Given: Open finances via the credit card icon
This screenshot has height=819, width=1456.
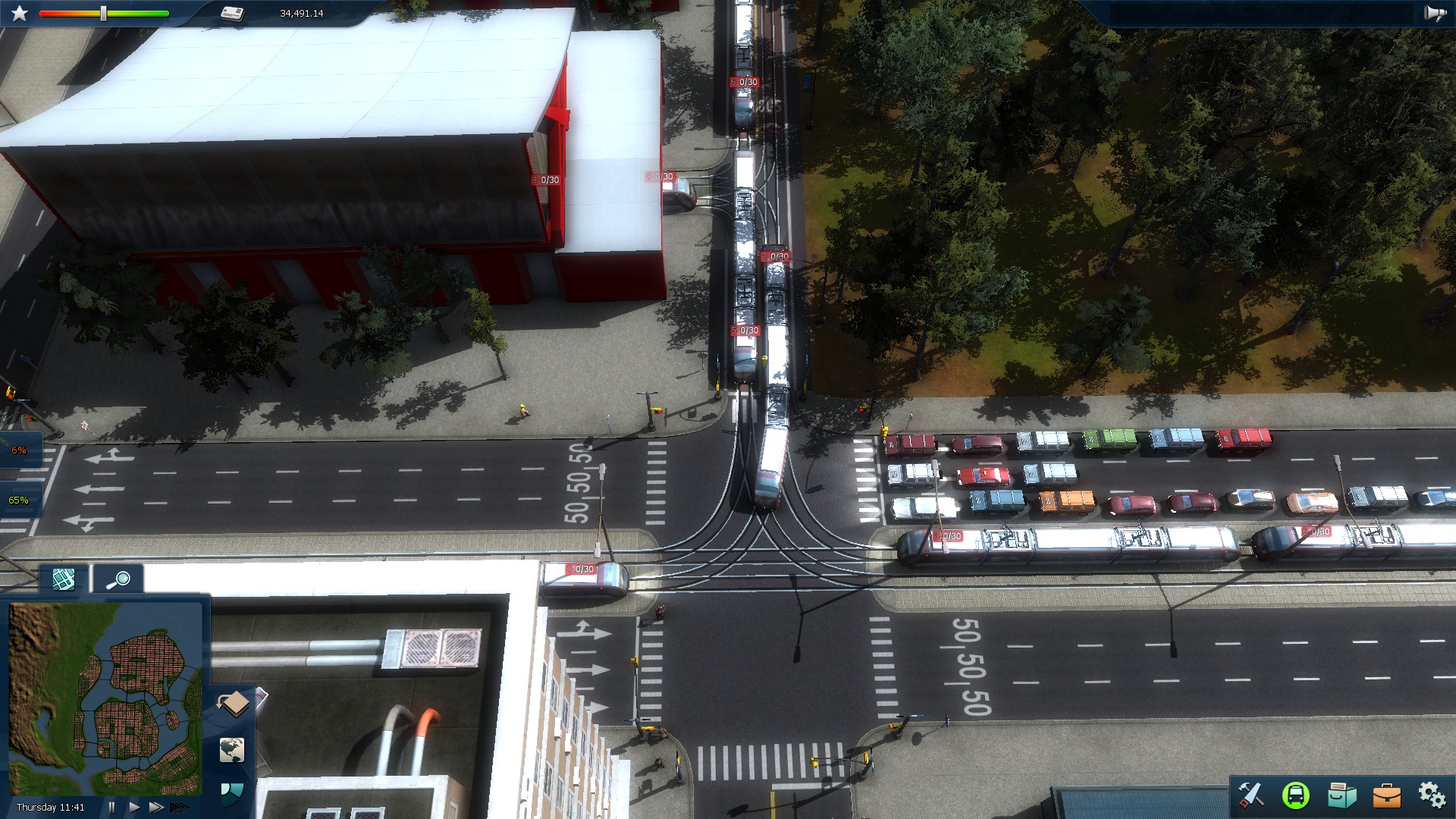Looking at the screenshot, I should [x=233, y=14].
